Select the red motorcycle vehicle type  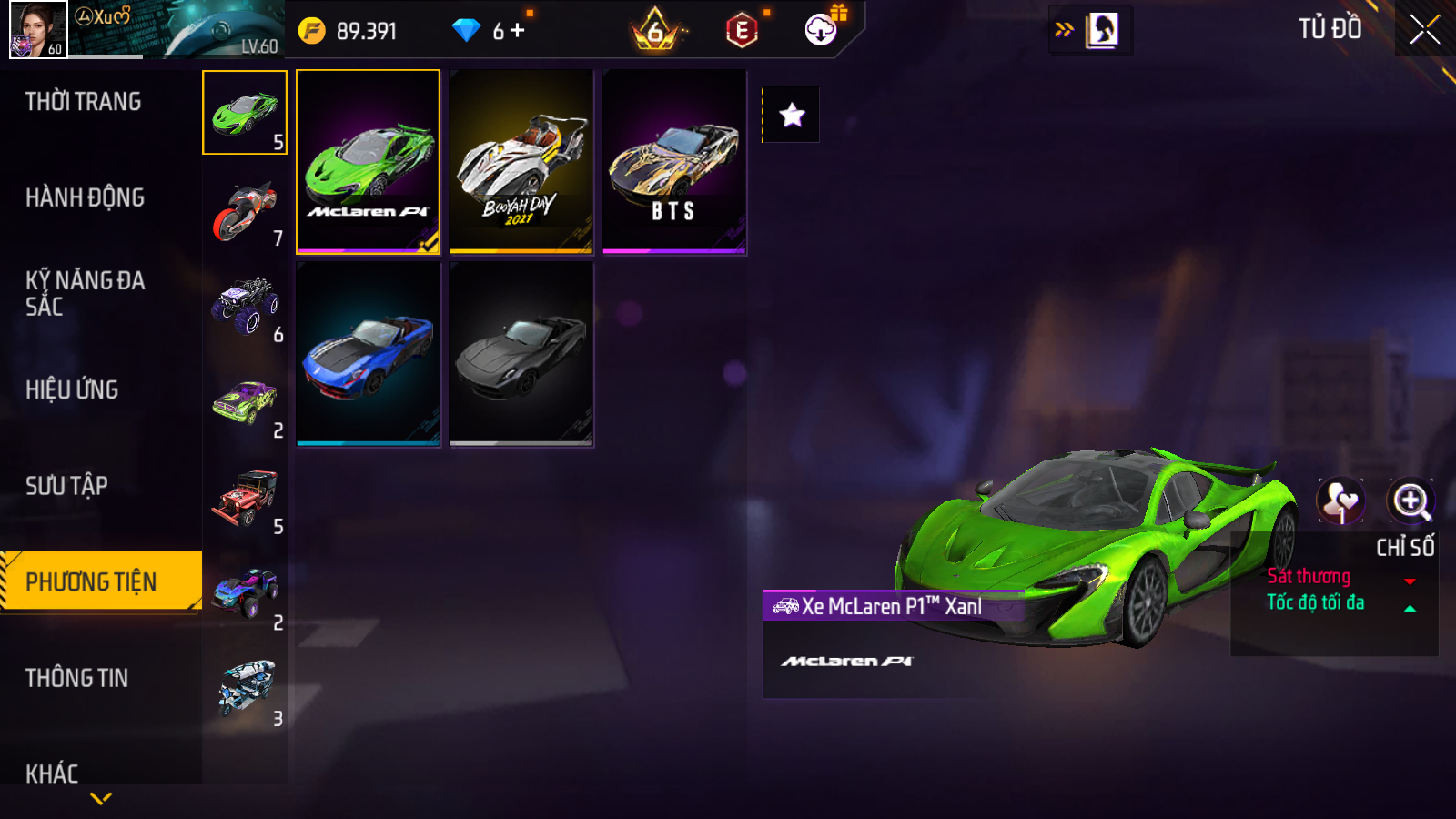(x=245, y=212)
